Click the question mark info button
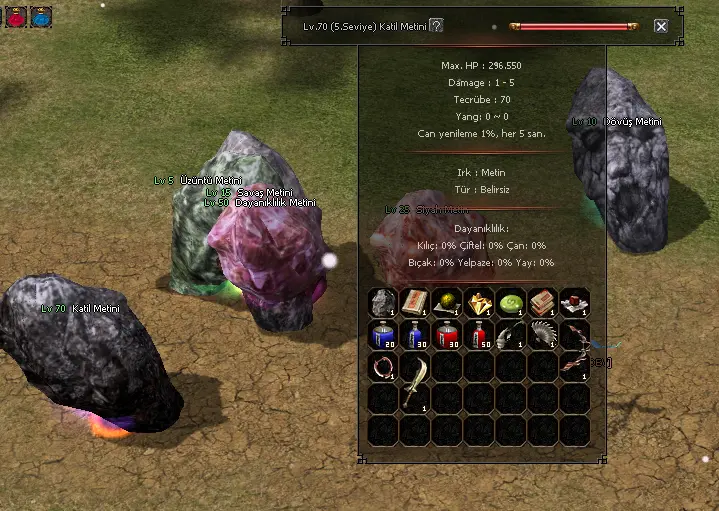Viewport: 719px width, 511px height. pyautogui.click(x=436, y=26)
